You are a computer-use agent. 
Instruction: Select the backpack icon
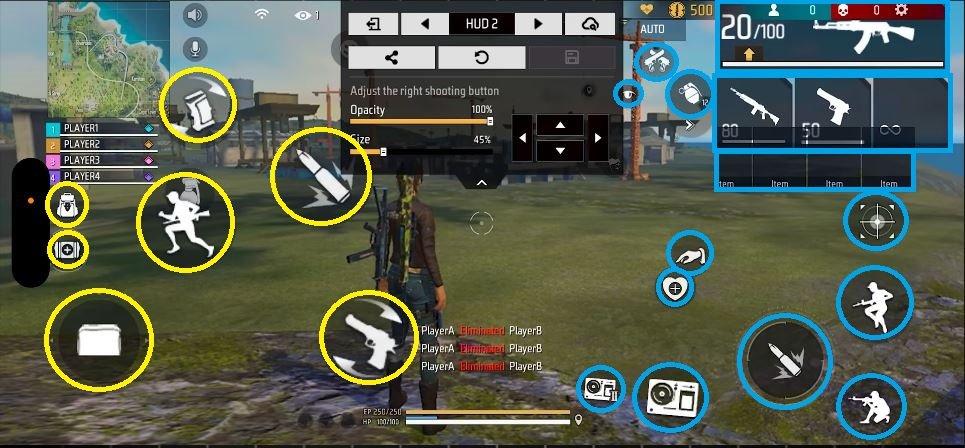tap(67, 205)
